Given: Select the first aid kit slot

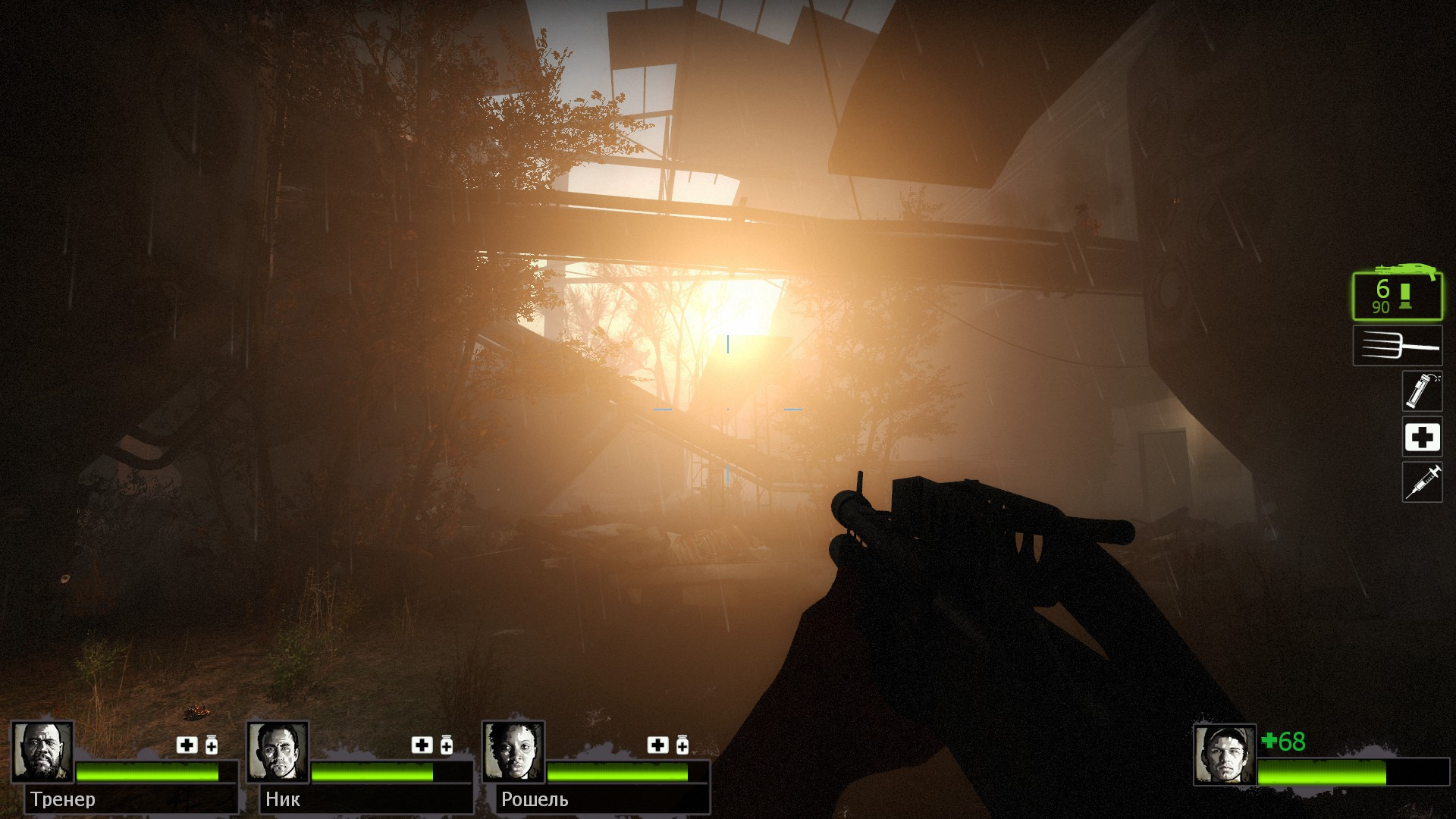Looking at the screenshot, I should pos(1421,437).
